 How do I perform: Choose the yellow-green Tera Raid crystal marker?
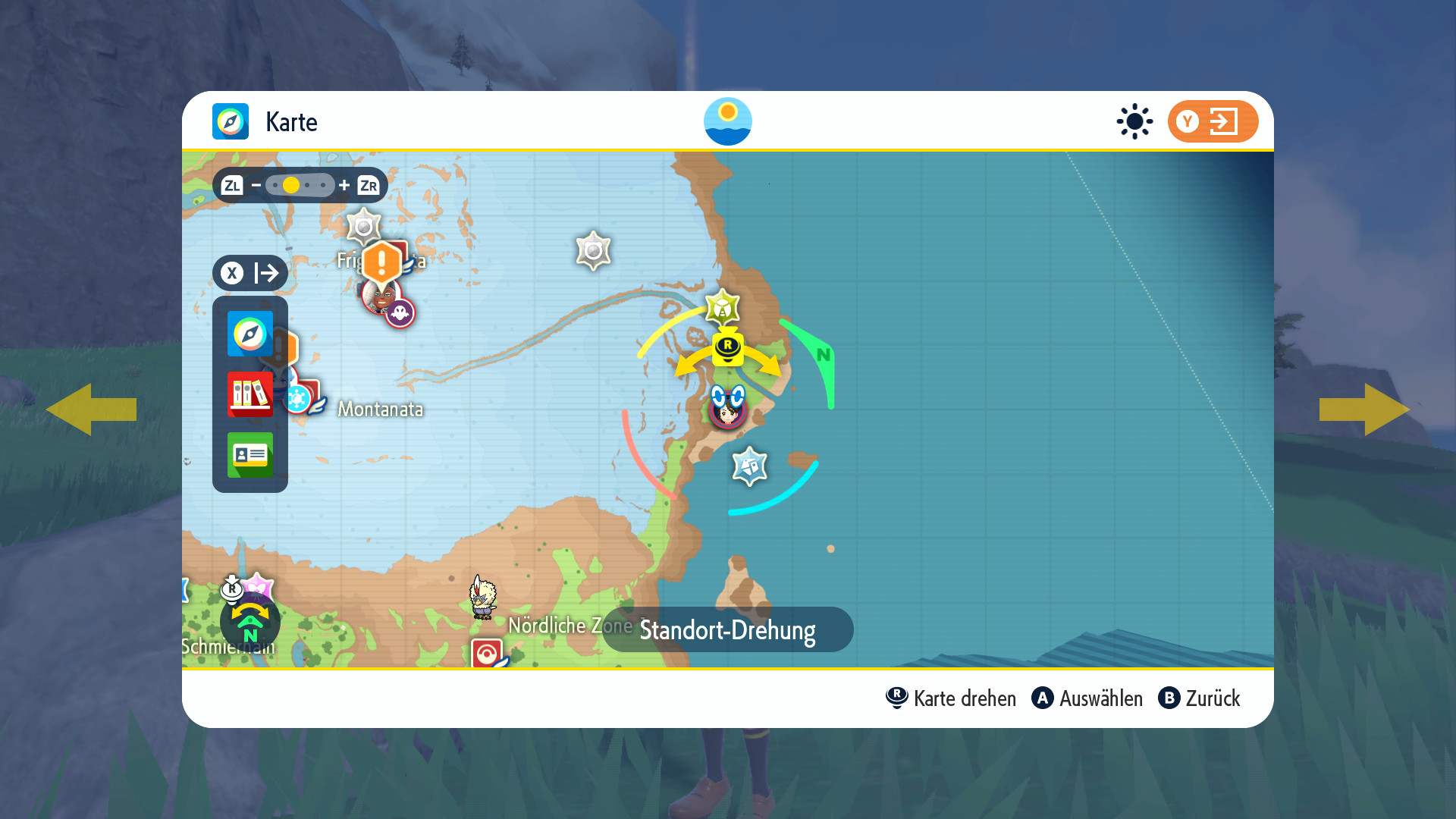coord(722,308)
